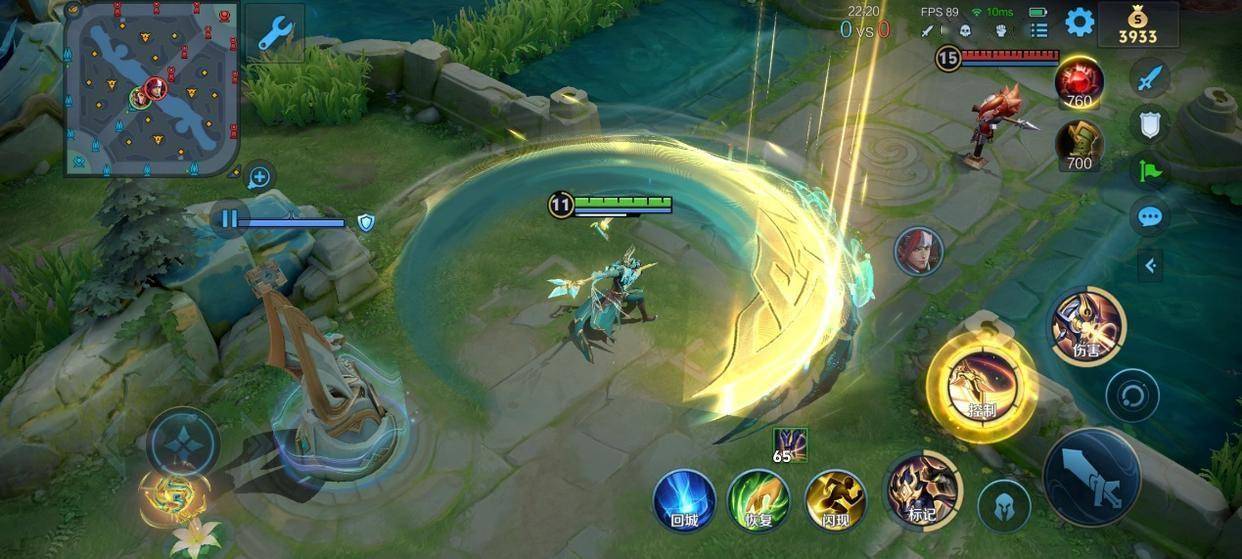This screenshot has height=559, width=1242.
Task: Use the 恢复 heal spell
Action: 759,499
